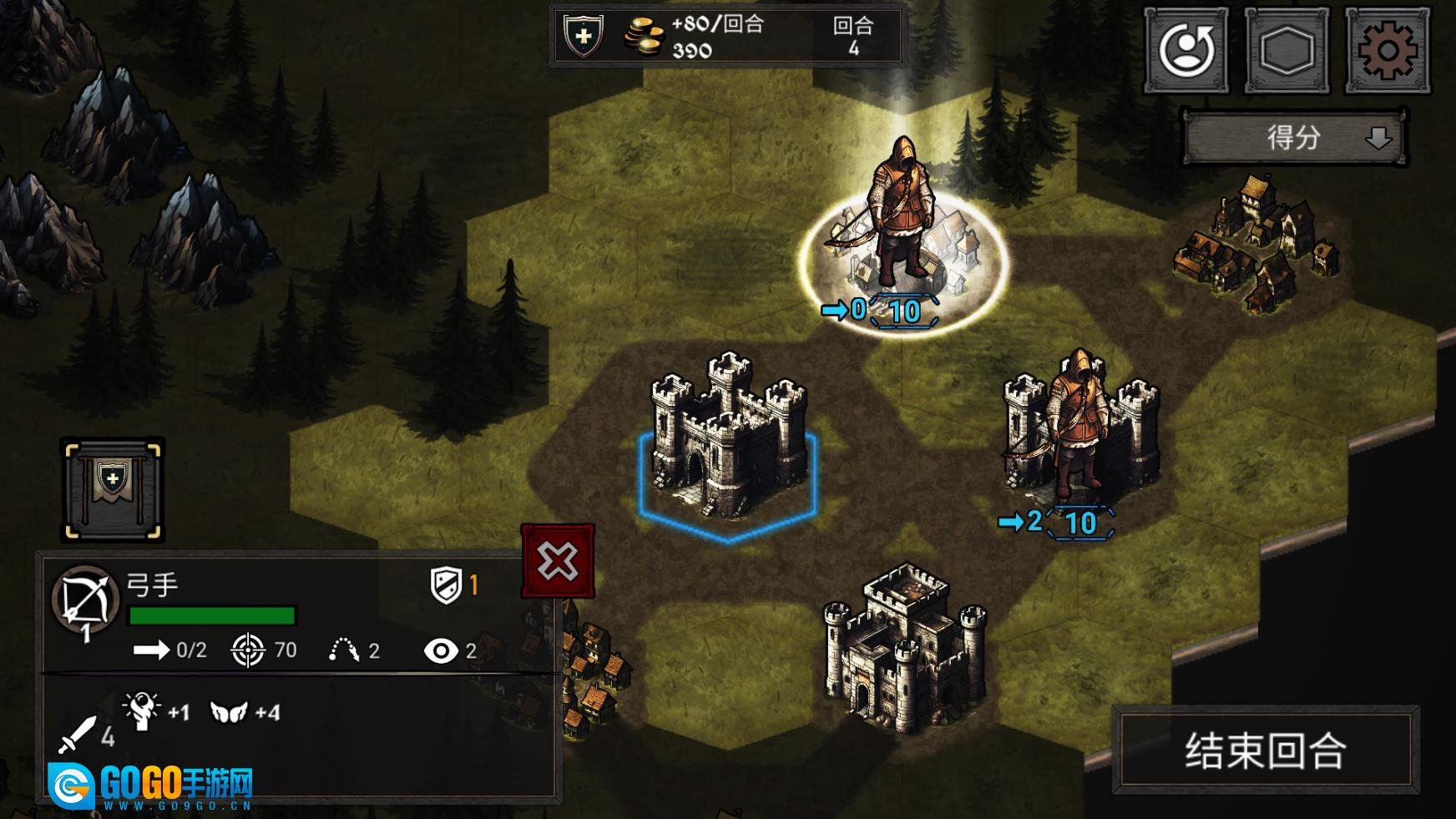This screenshot has width=1456, height=819.
Task: Open the gear settings menu
Action: click(1387, 51)
